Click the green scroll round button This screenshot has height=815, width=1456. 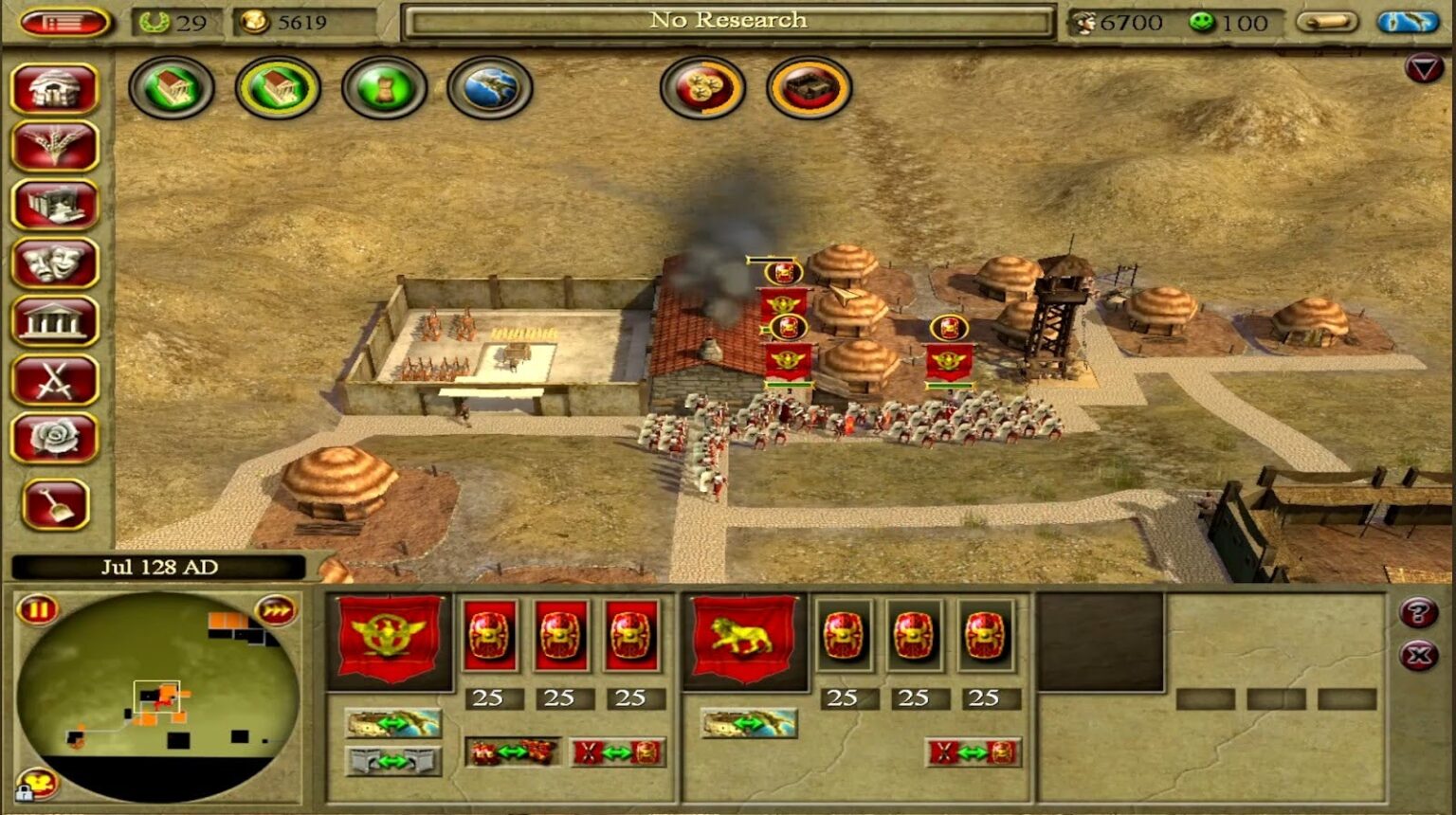[x=384, y=88]
